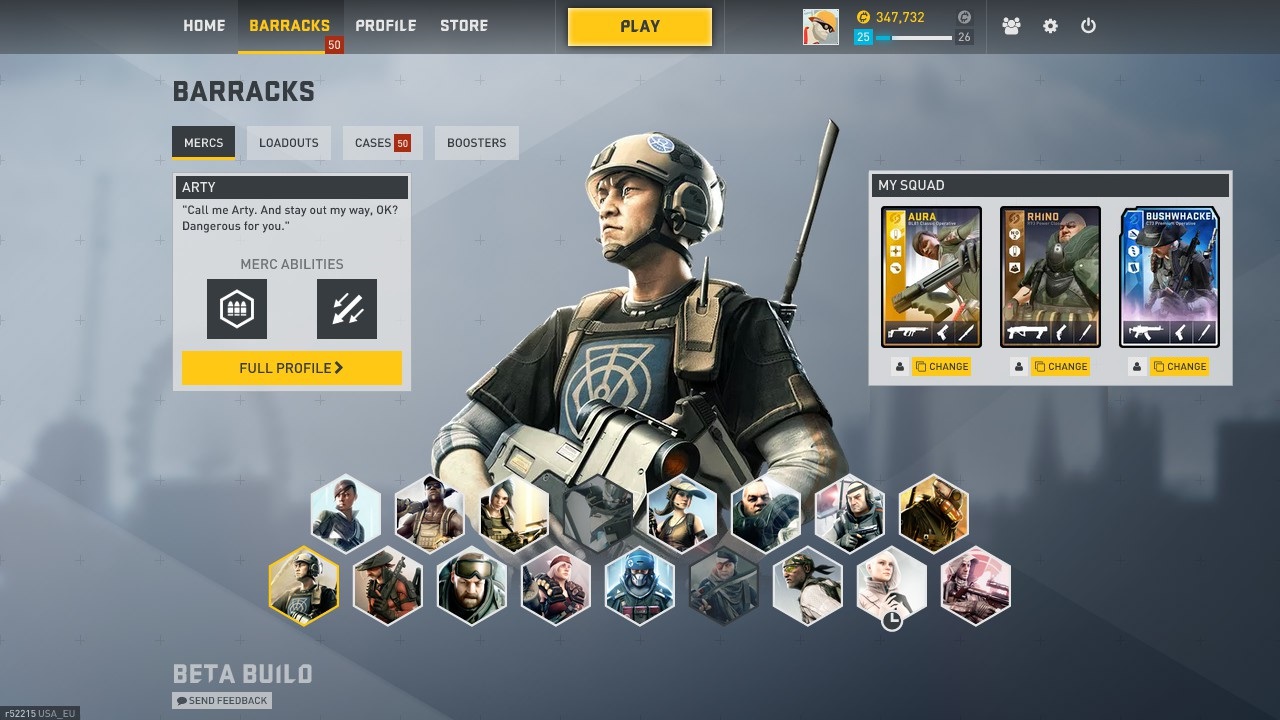This screenshot has height=720, width=1280.
Task: Select the Arty merc hexagon portrait
Action: coord(304,586)
